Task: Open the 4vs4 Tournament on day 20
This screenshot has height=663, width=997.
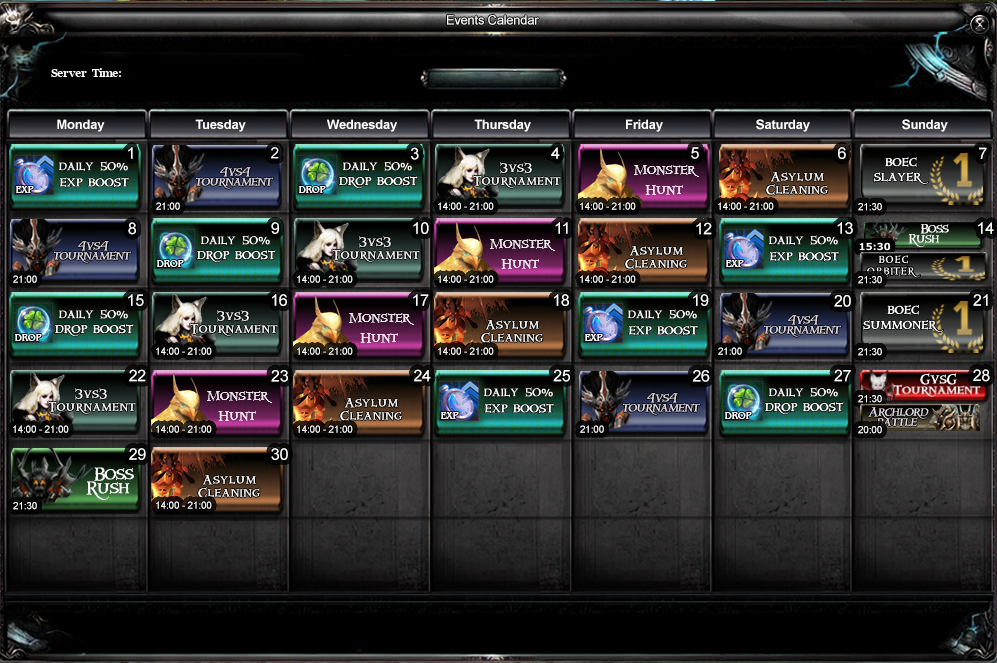Action: (784, 323)
